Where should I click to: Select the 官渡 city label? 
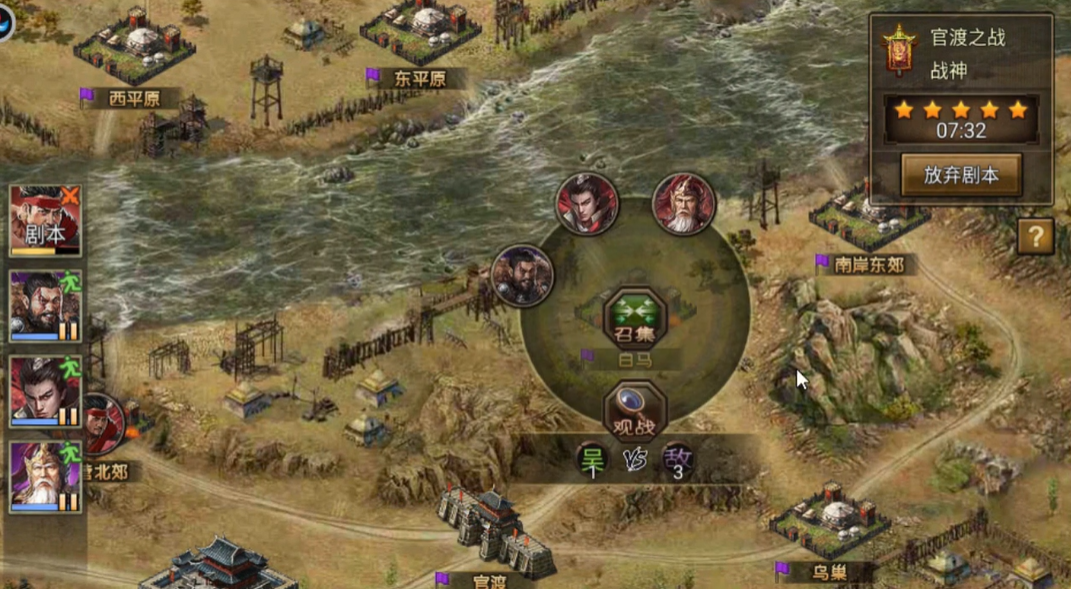pos(489,580)
